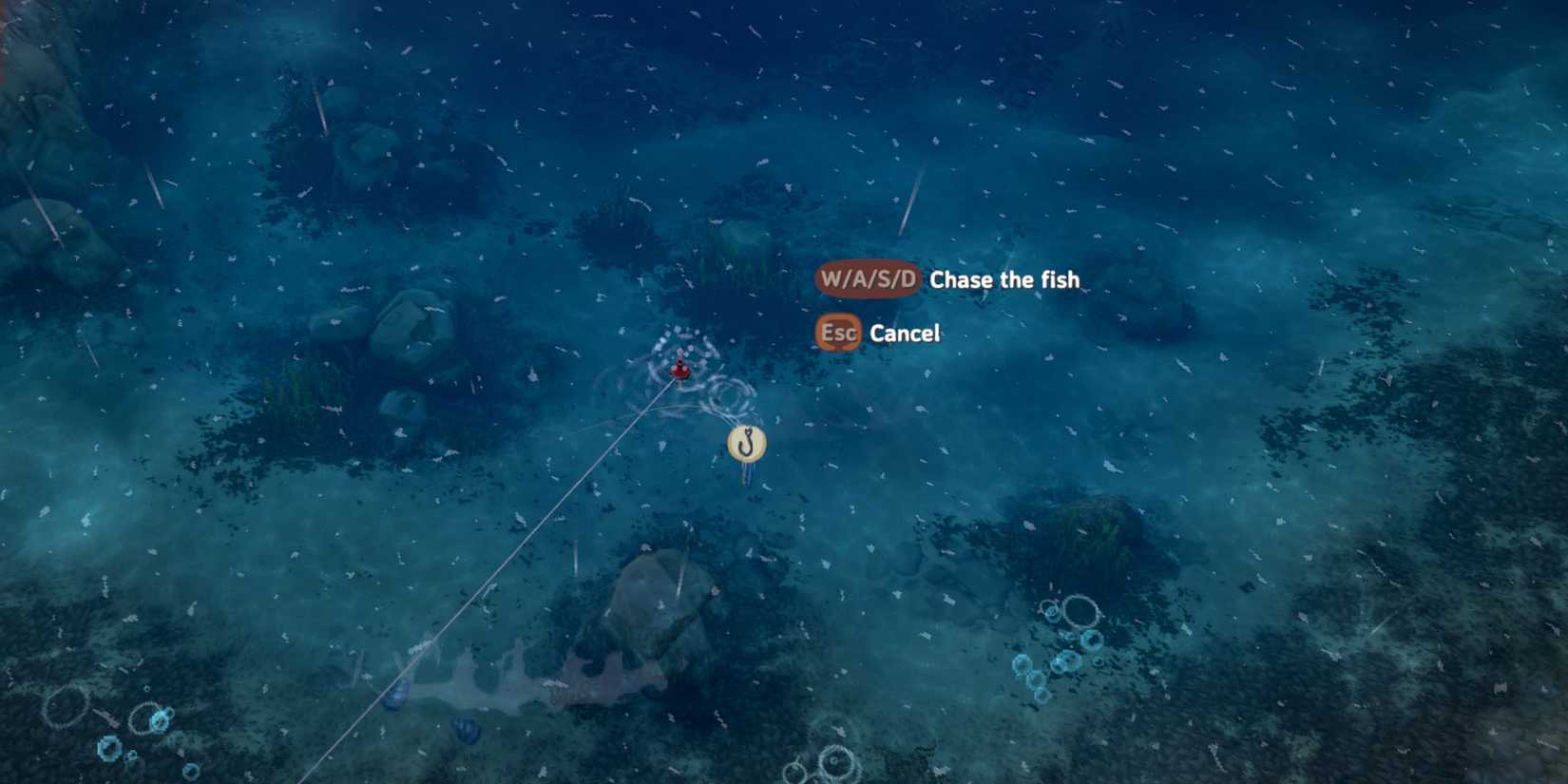Click the Esc key badge
The height and width of the screenshot is (784, 1568).
tap(837, 333)
